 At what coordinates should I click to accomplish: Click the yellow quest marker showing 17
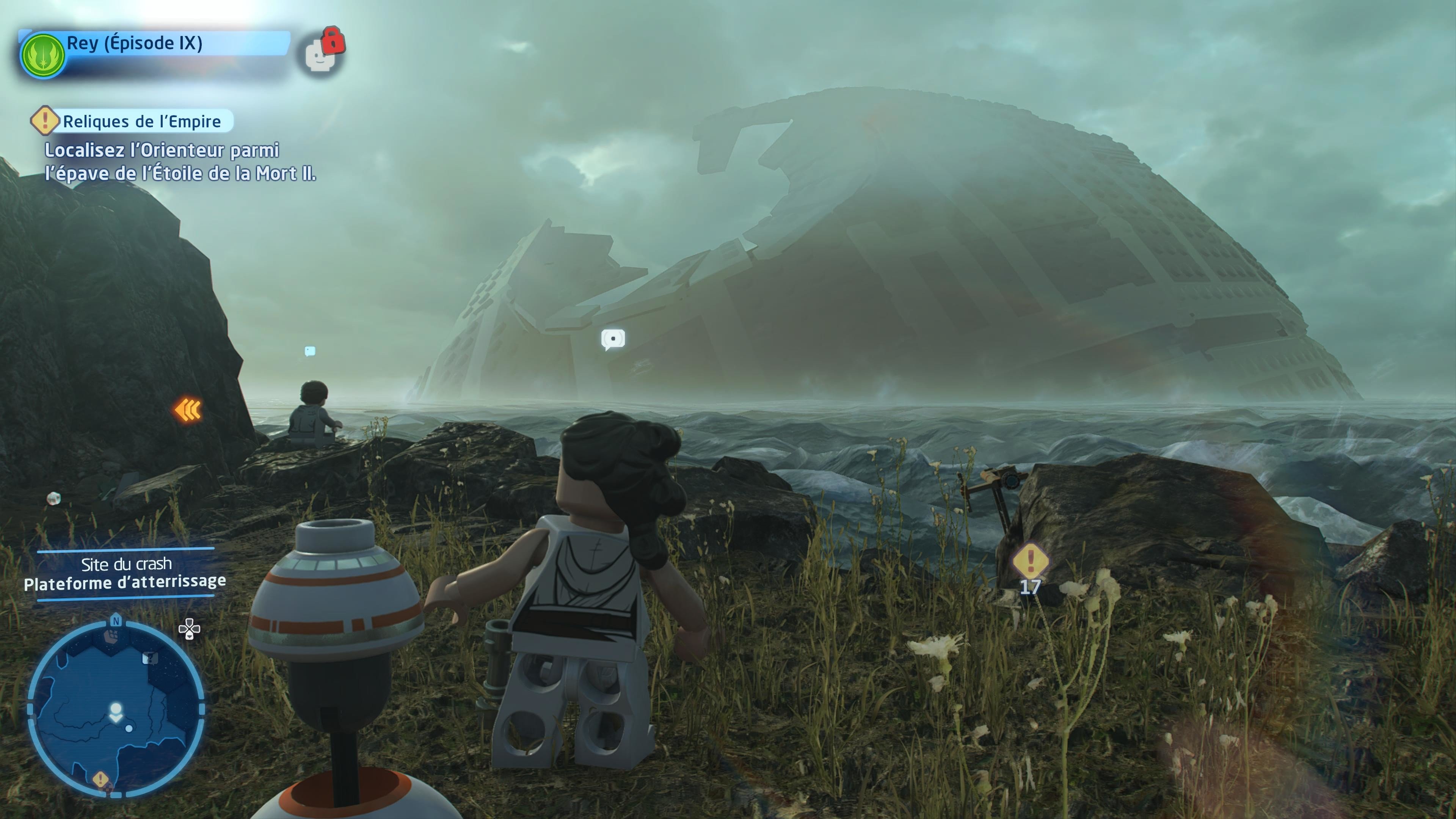tap(1030, 561)
